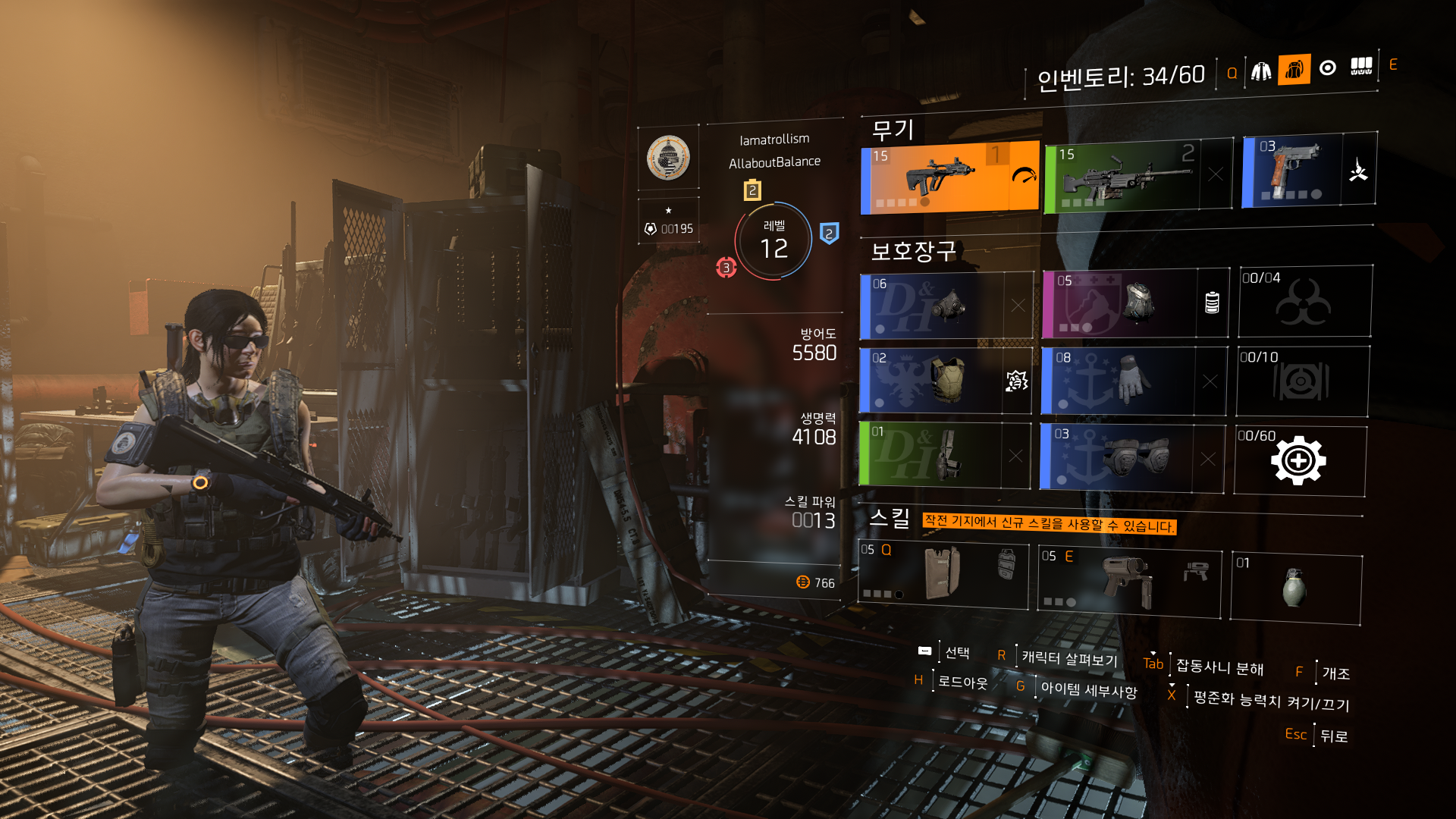Select the gloves gear slot

point(1118,381)
